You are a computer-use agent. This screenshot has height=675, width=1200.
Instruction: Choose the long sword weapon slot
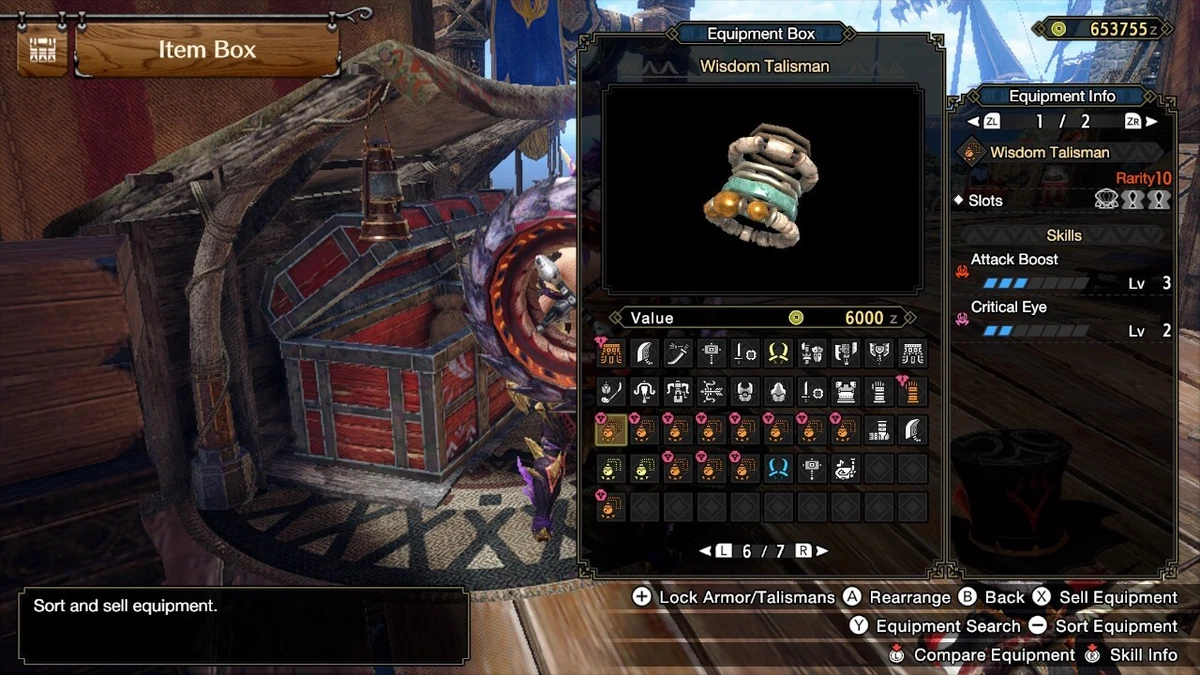coord(679,352)
